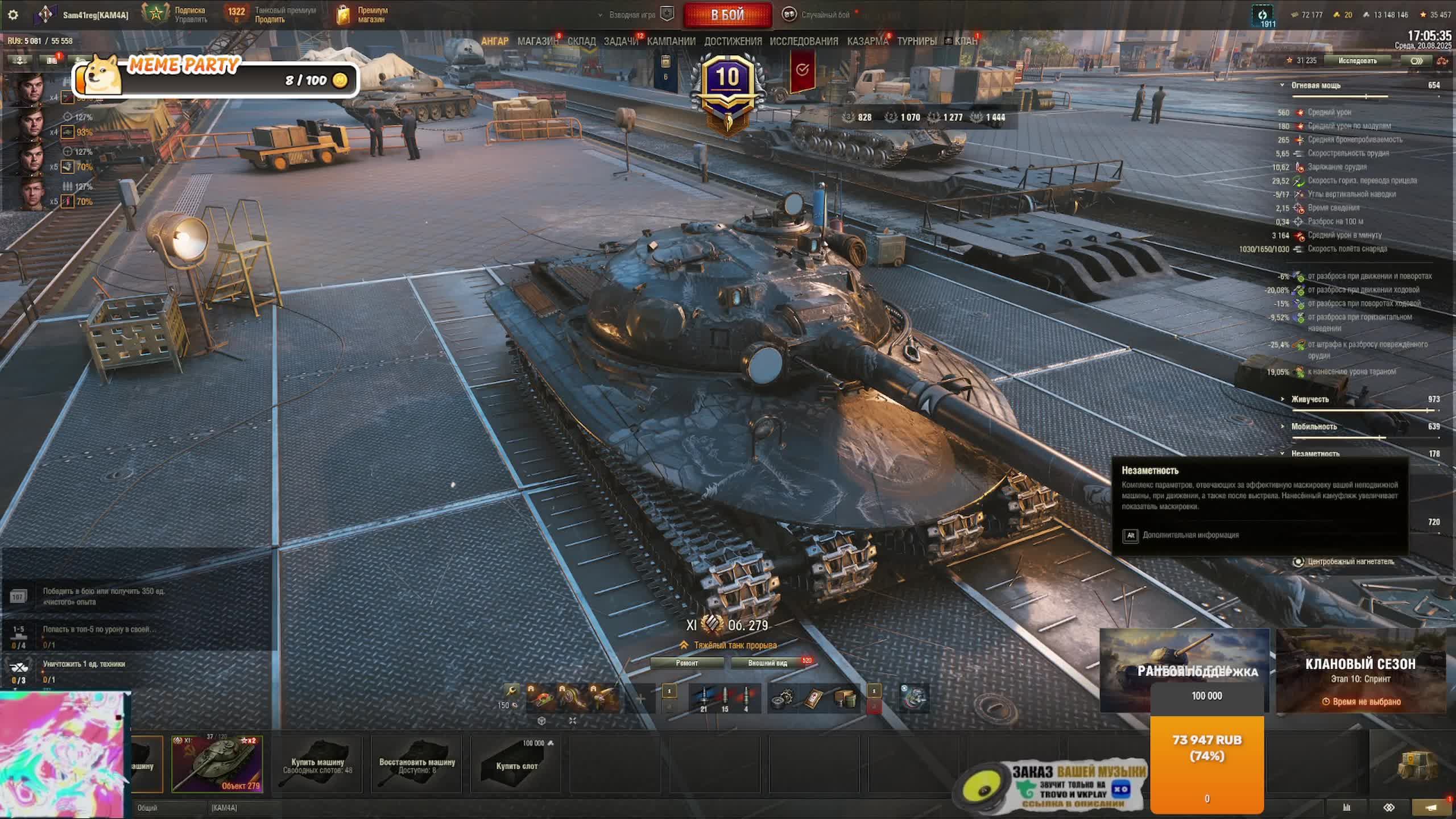Click the Исследовать button
This screenshot has height=819, width=1456.
pyautogui.click(x=1357, y=61)
